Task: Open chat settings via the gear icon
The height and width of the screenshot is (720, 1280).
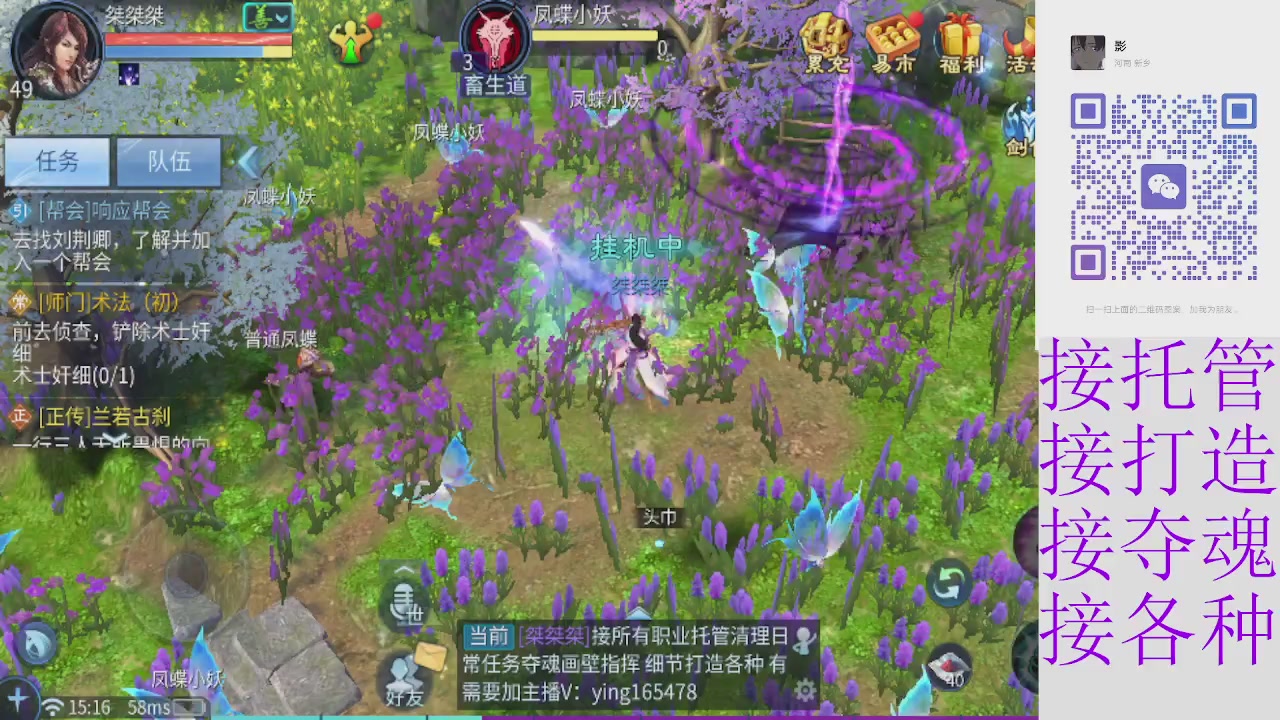Action: pos(806,690)
